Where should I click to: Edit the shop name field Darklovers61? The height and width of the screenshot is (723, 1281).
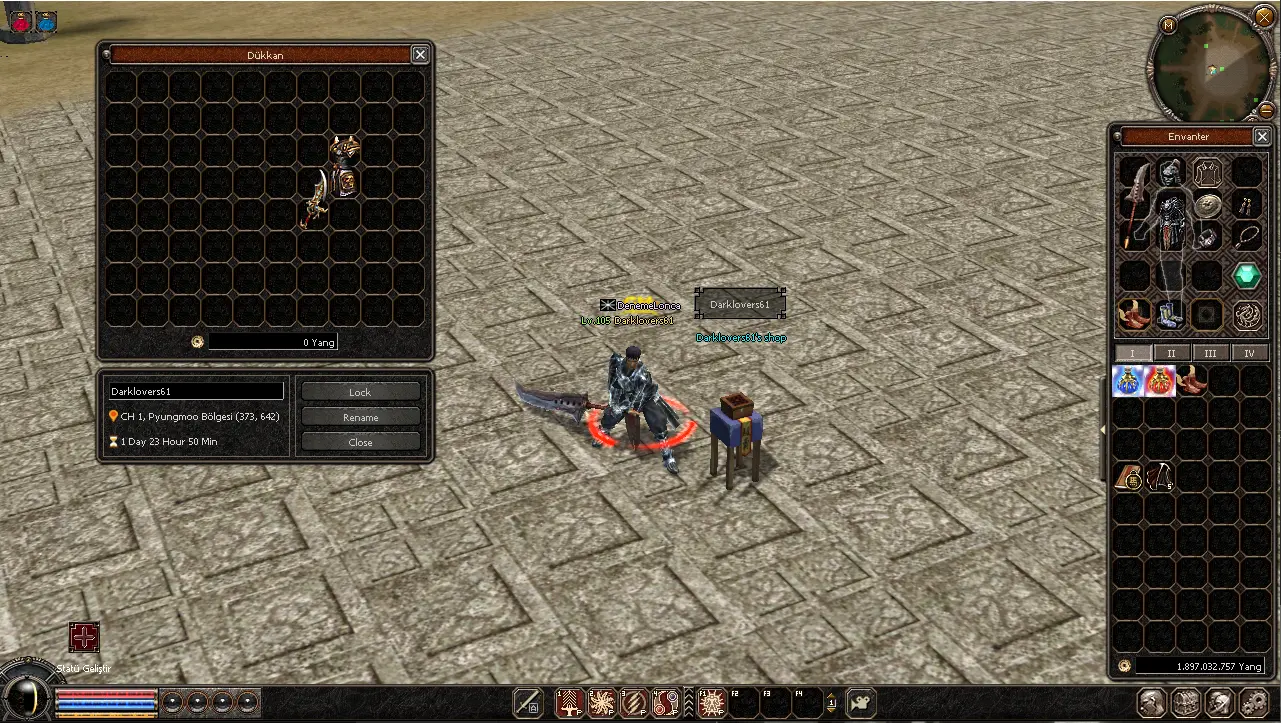(196, 391)
